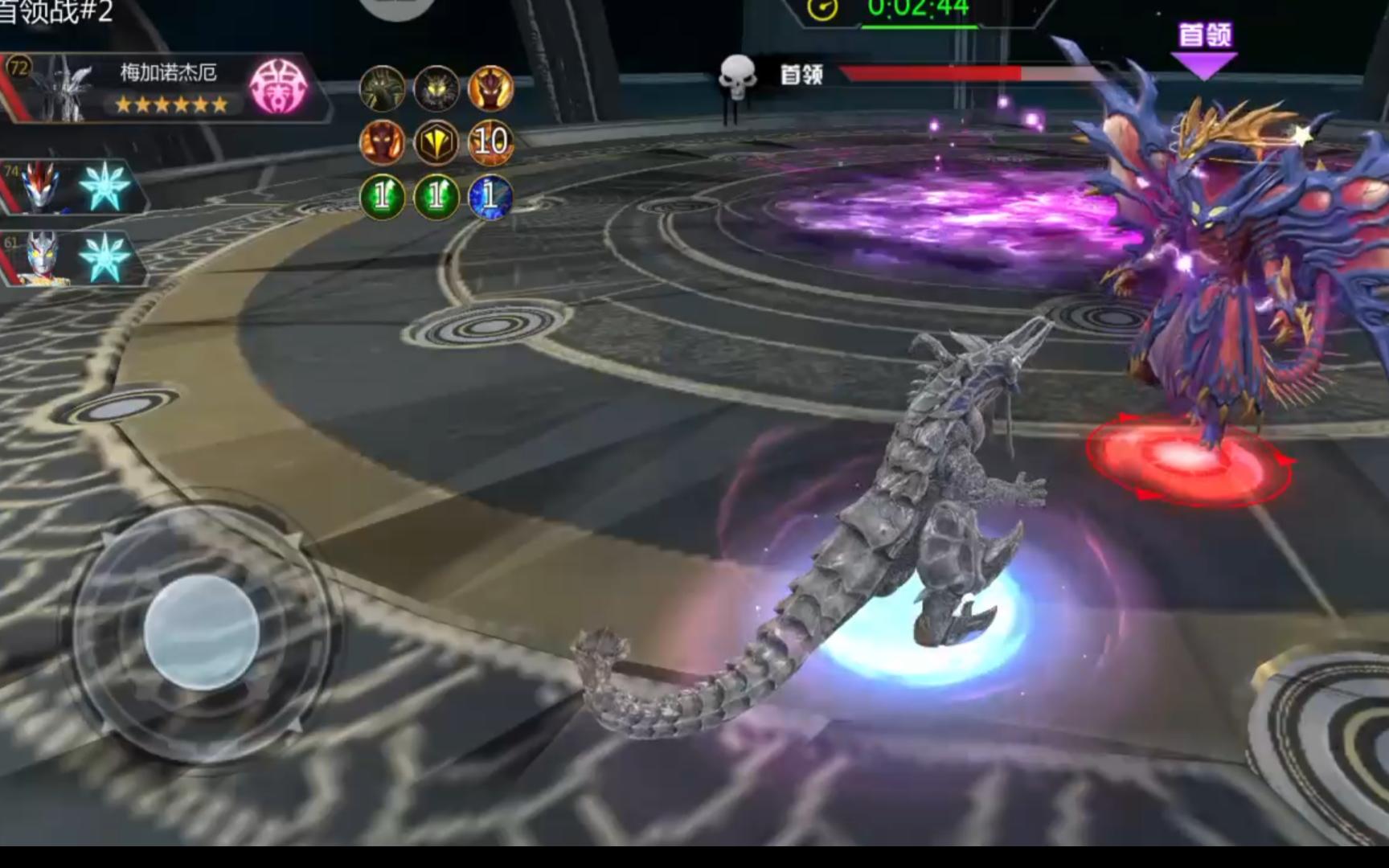Viewport: 1389px width, 868px height.
Task: Switch to the level 61 teammate portrait
Action: point(40,257)
